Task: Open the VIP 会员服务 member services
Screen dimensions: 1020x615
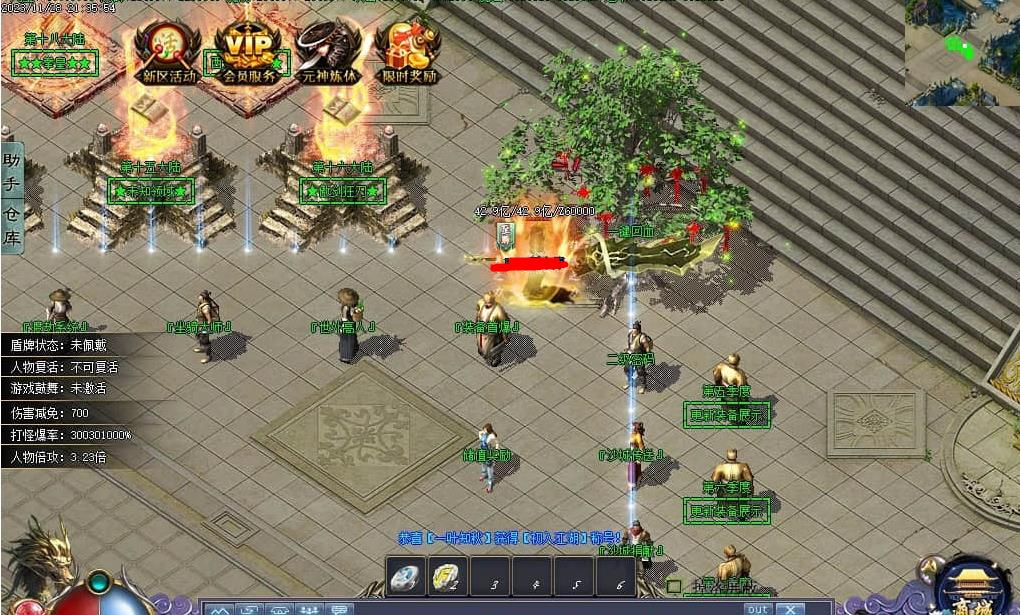Action: pyautogui.click(x=249, y=52)
